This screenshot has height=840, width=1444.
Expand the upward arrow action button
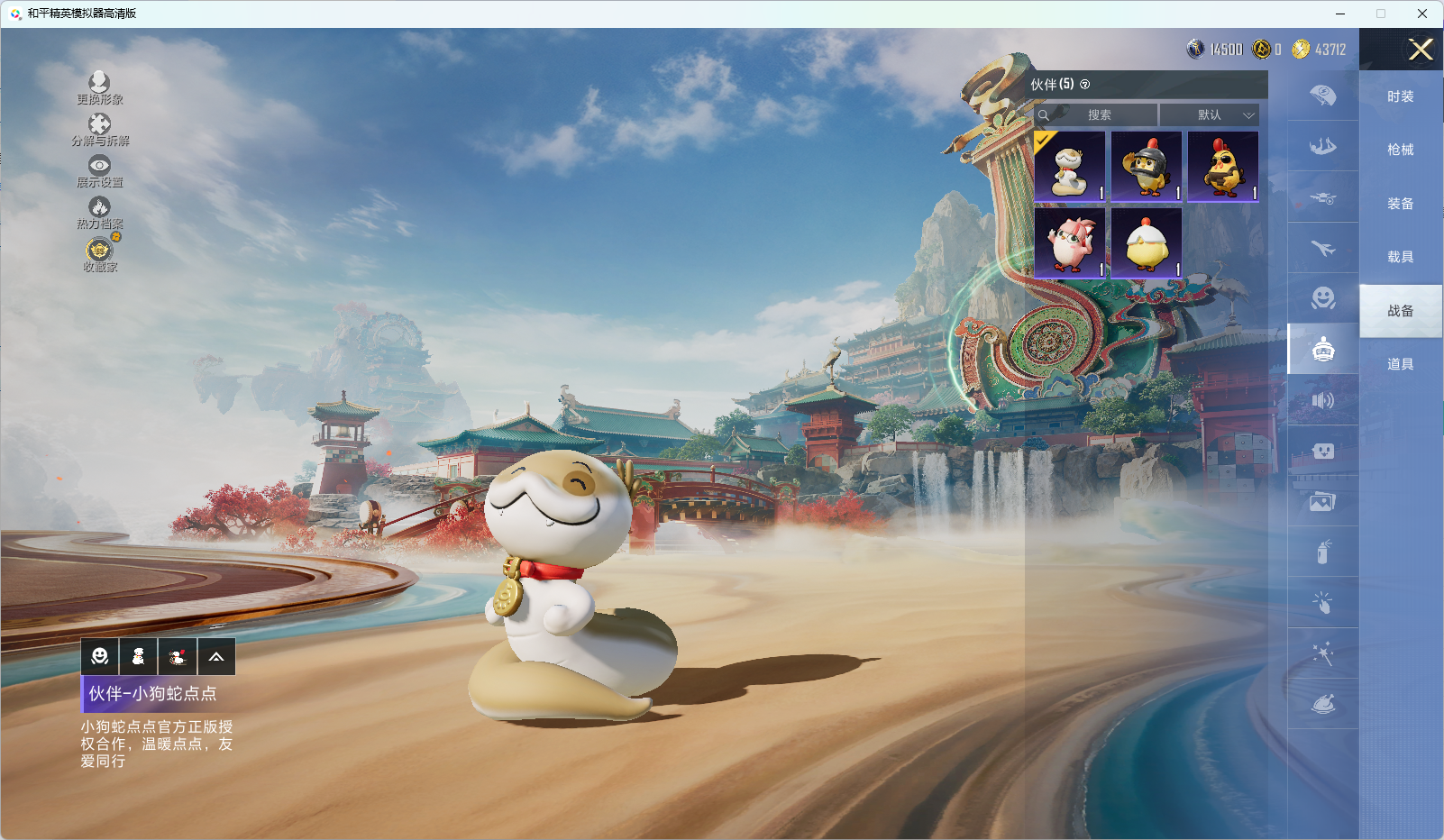pos(216,657)
